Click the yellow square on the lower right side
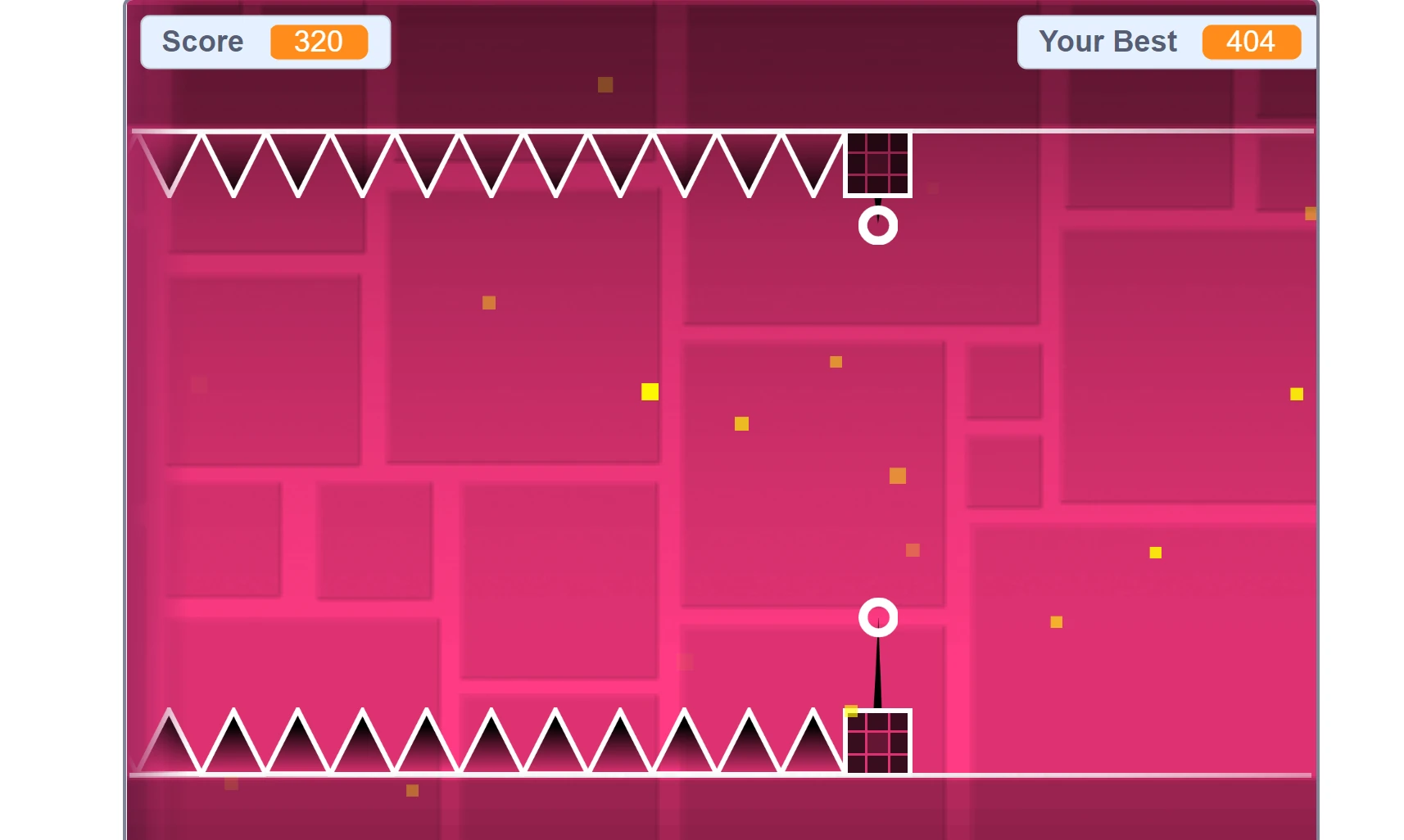The image size is (1404, 840). click(1057, 622)
